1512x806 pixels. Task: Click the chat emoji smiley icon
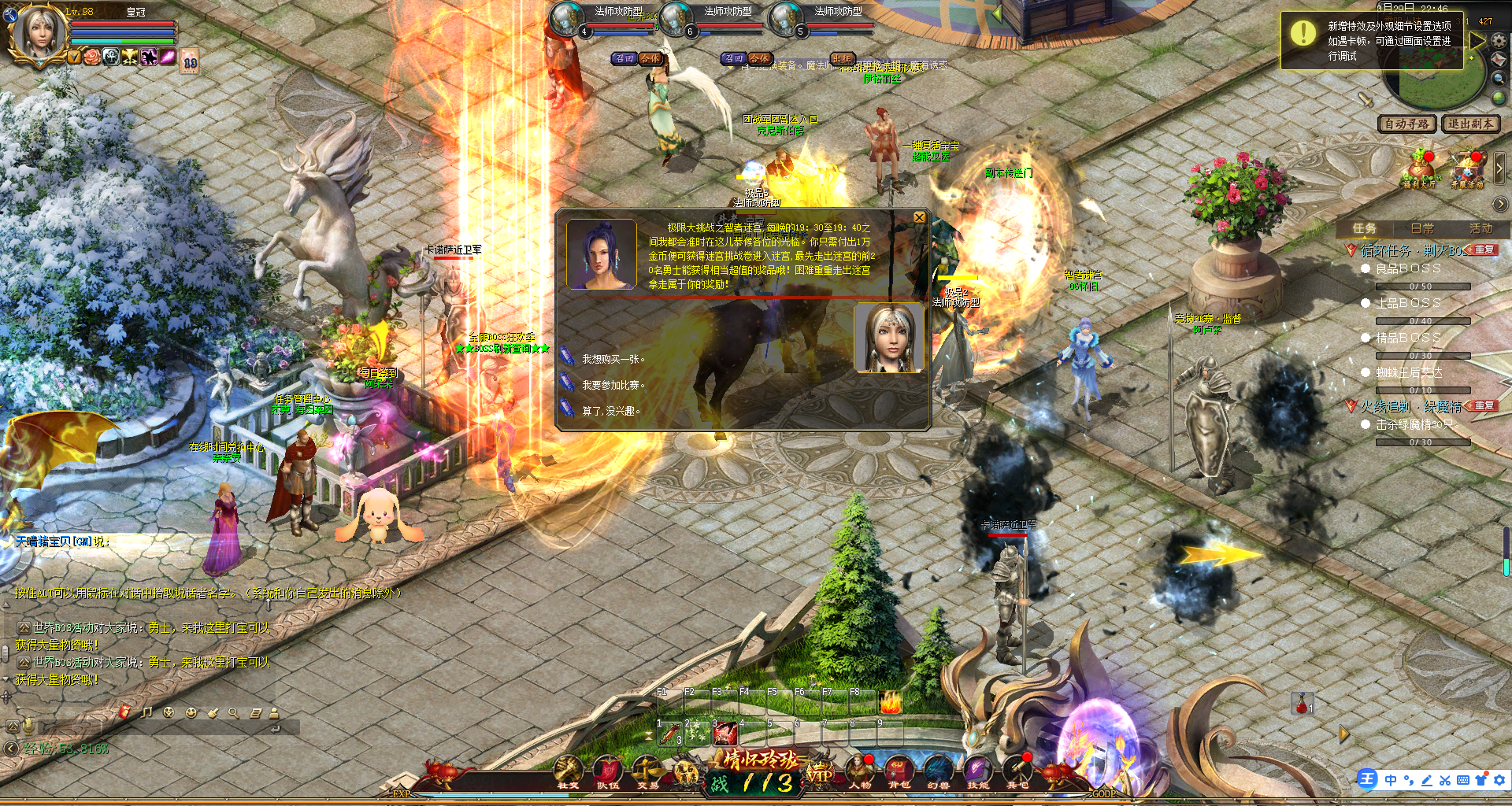[x=191, y=712]
